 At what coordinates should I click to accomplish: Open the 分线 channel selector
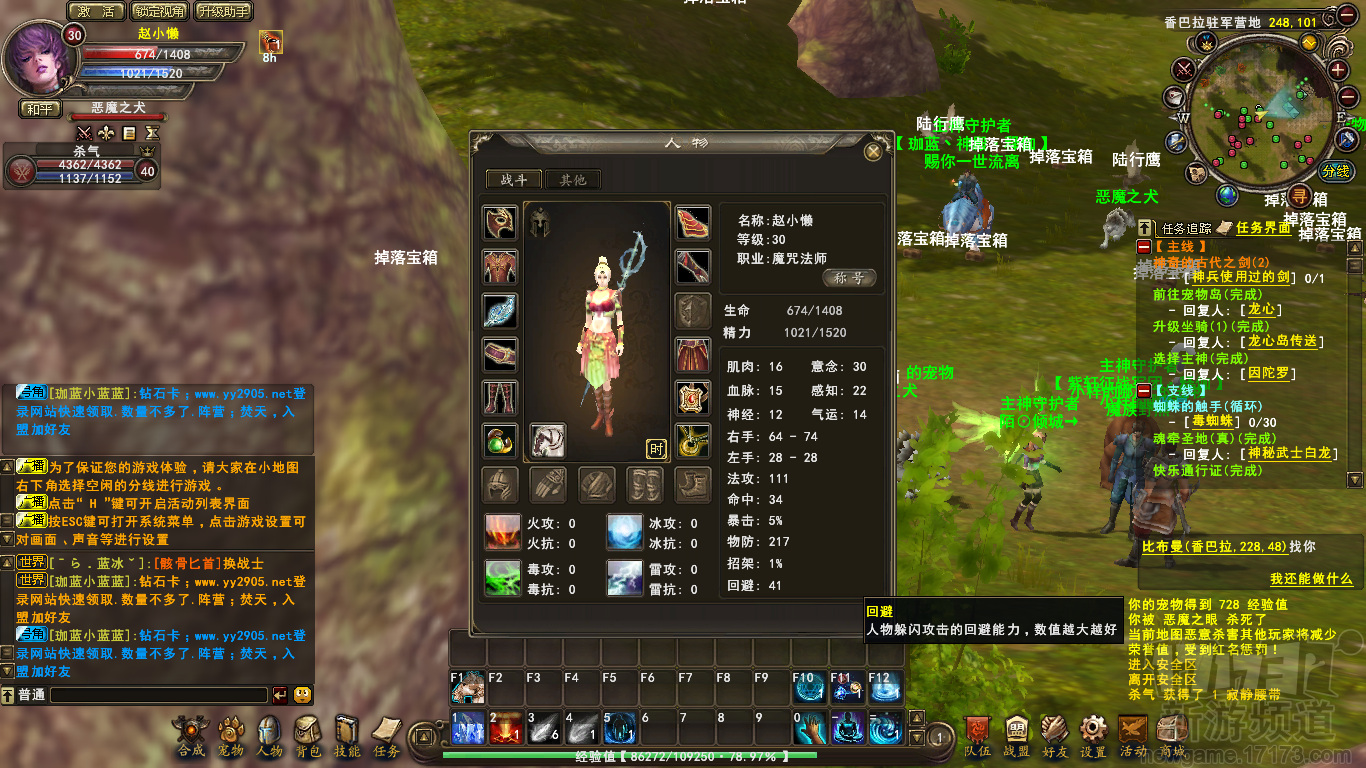point(1335,171)
